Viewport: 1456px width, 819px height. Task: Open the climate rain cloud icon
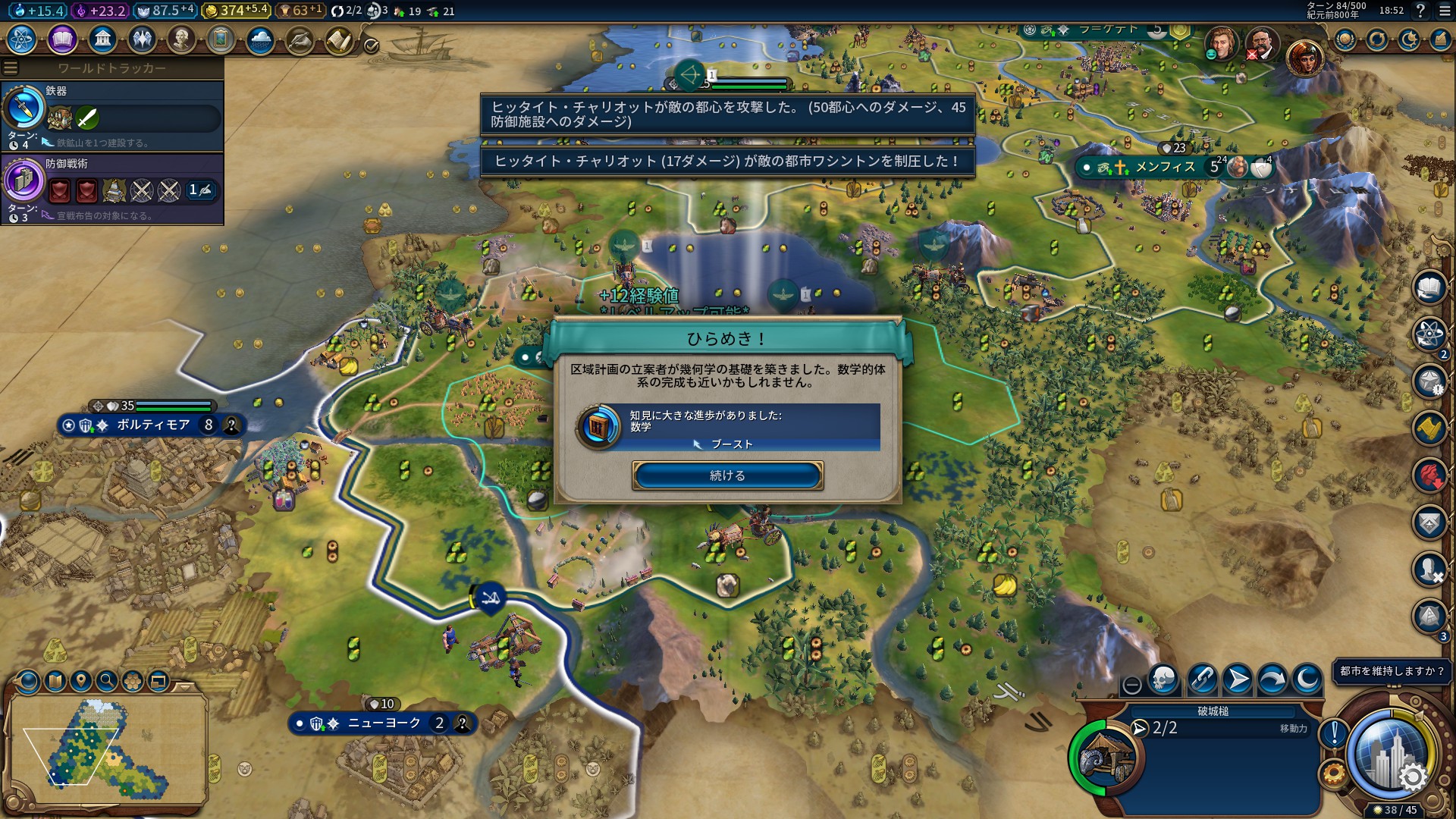tap(260, 39)
